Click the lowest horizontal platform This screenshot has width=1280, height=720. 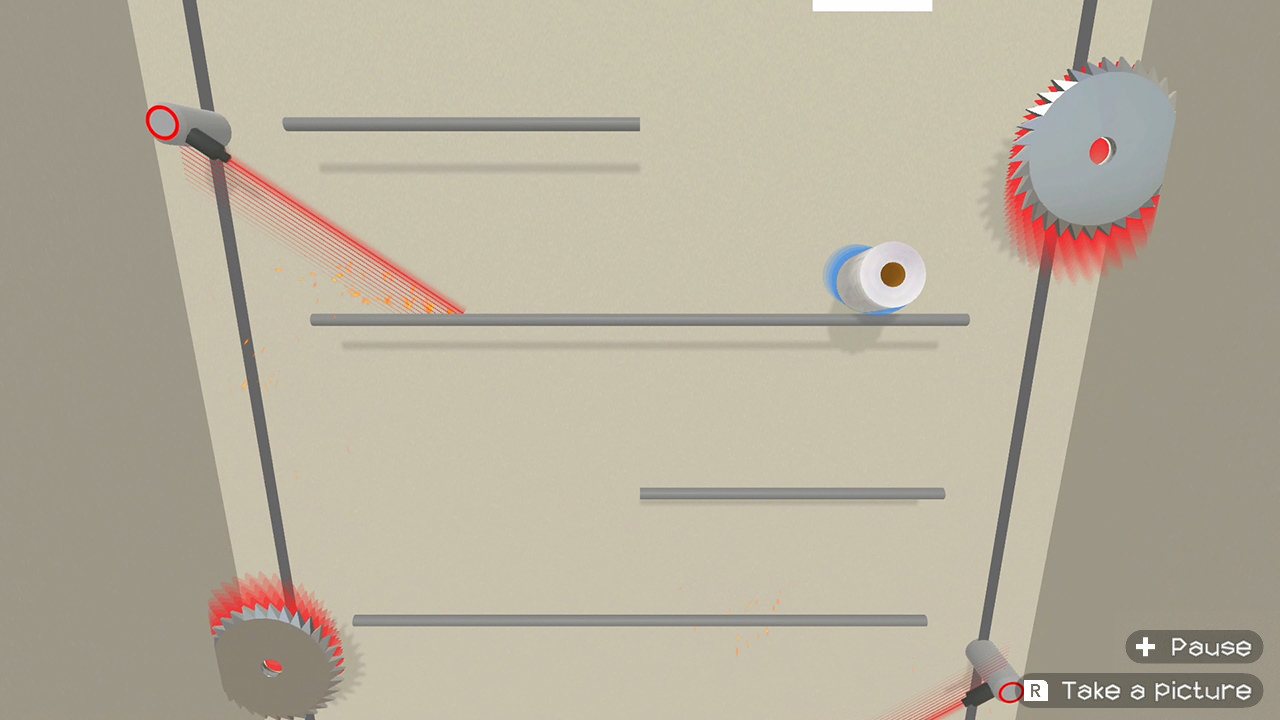640,619
